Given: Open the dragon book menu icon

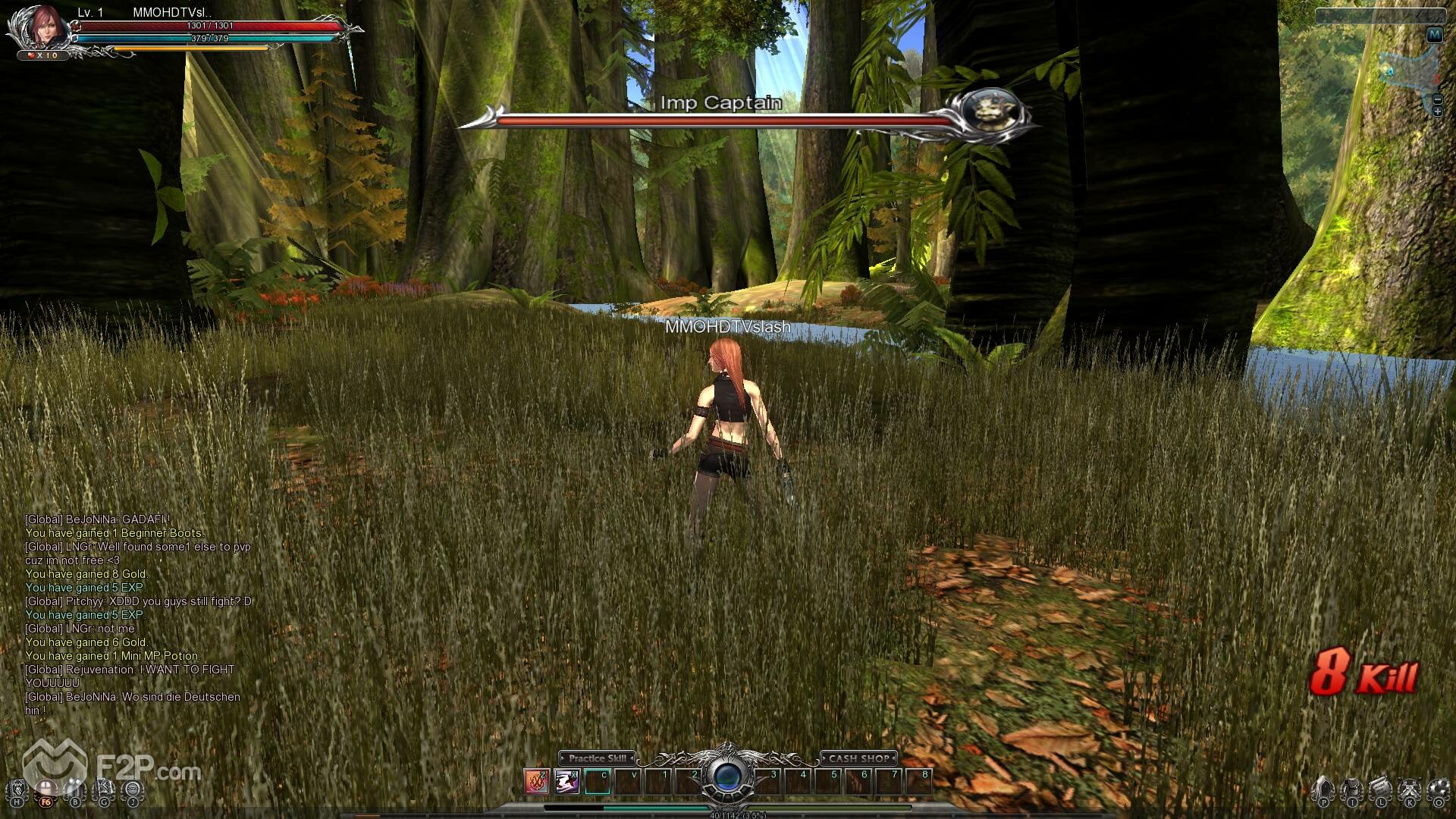Looking at the screenshot, I should click(17, 789).
